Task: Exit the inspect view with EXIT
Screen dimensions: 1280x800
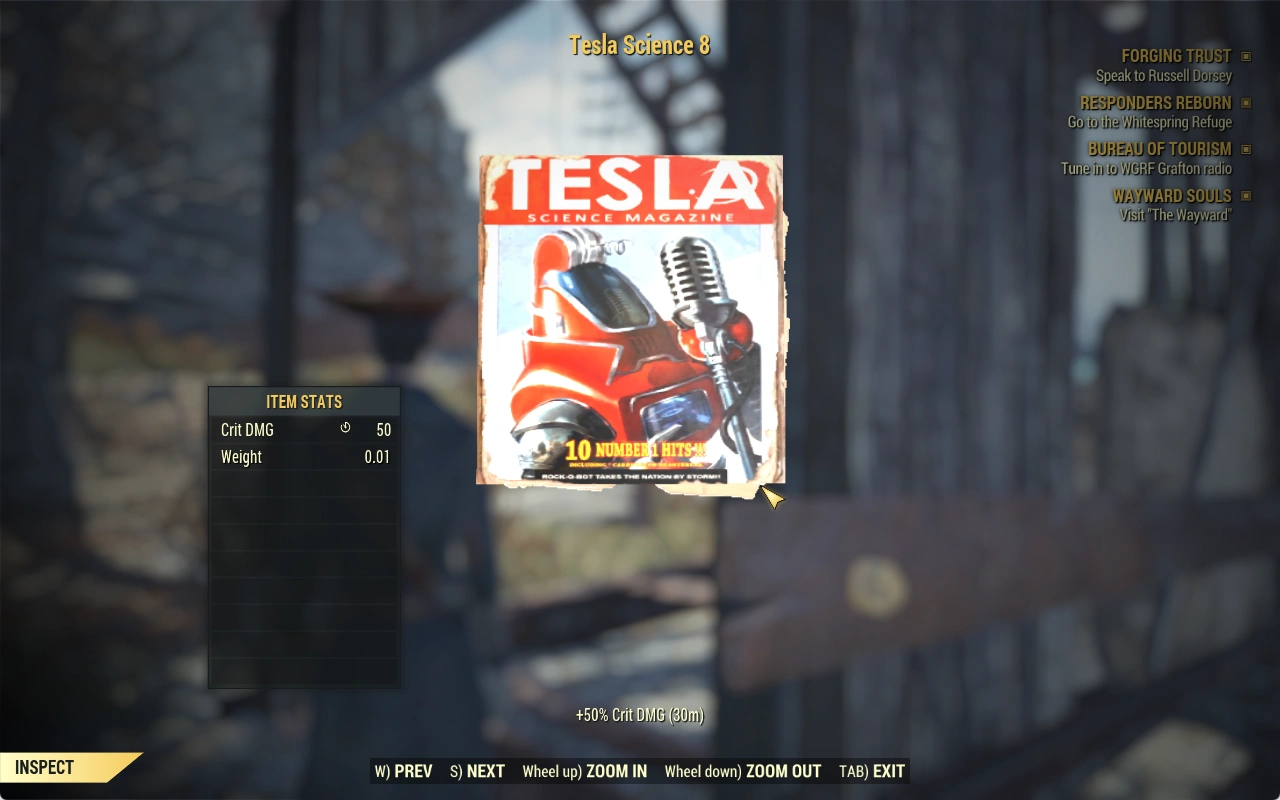Action: [872, 771]
